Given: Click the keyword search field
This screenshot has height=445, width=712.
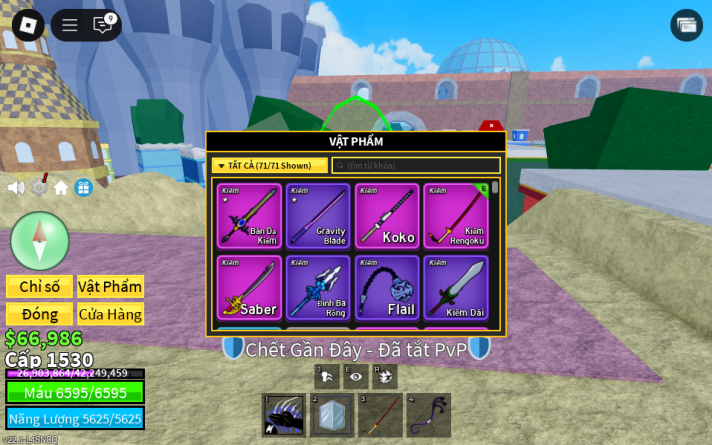Looking at the screenshot, I should point(416,166).
